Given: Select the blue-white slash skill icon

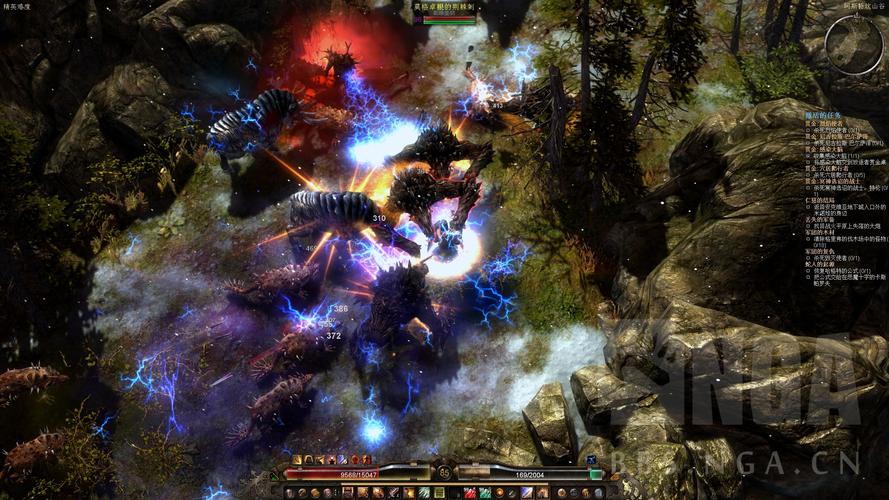Looking at the screenshot, I should (526, 492).
